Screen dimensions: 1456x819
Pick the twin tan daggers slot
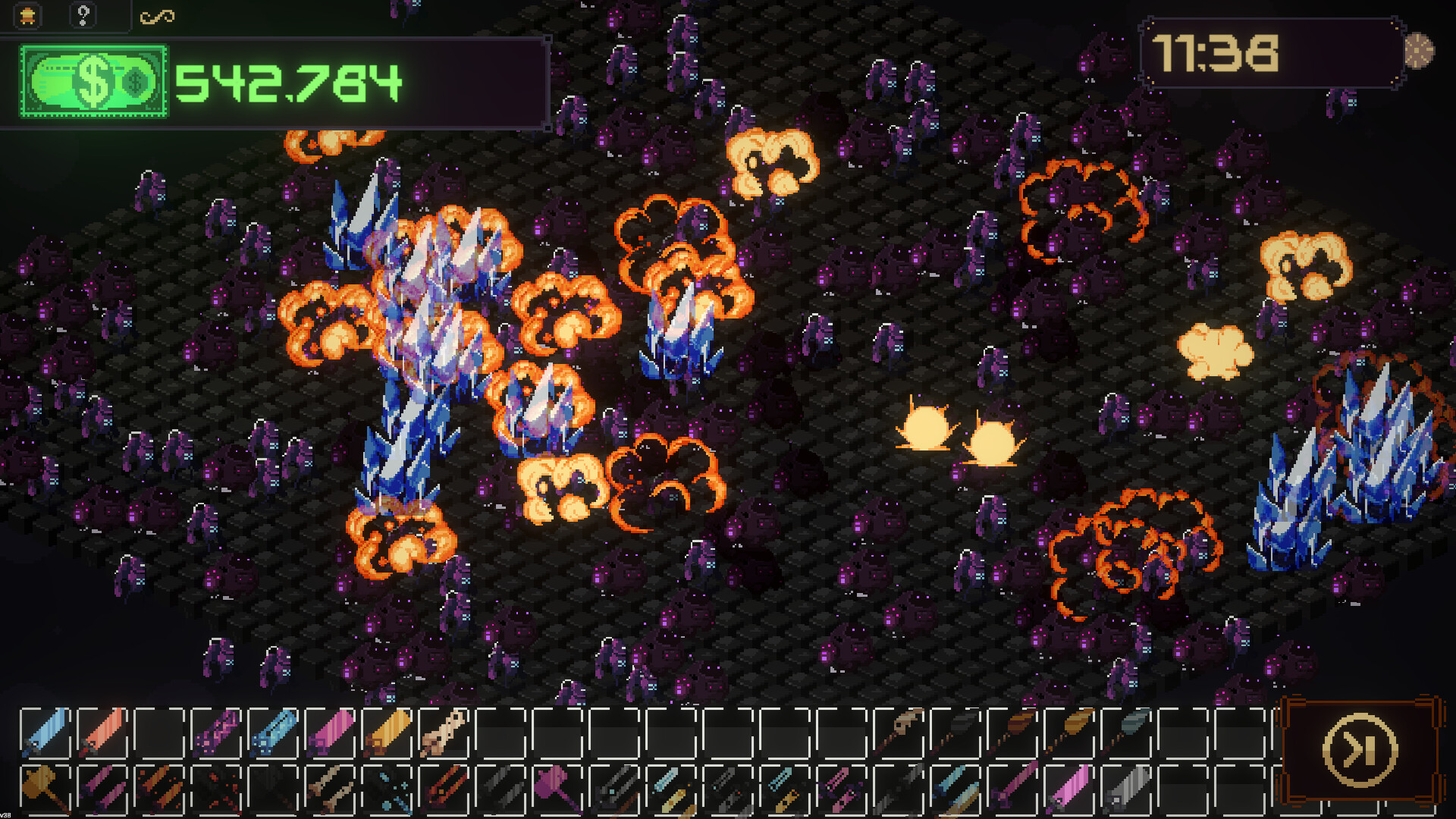pyautogui.click(x=330, y=789)
